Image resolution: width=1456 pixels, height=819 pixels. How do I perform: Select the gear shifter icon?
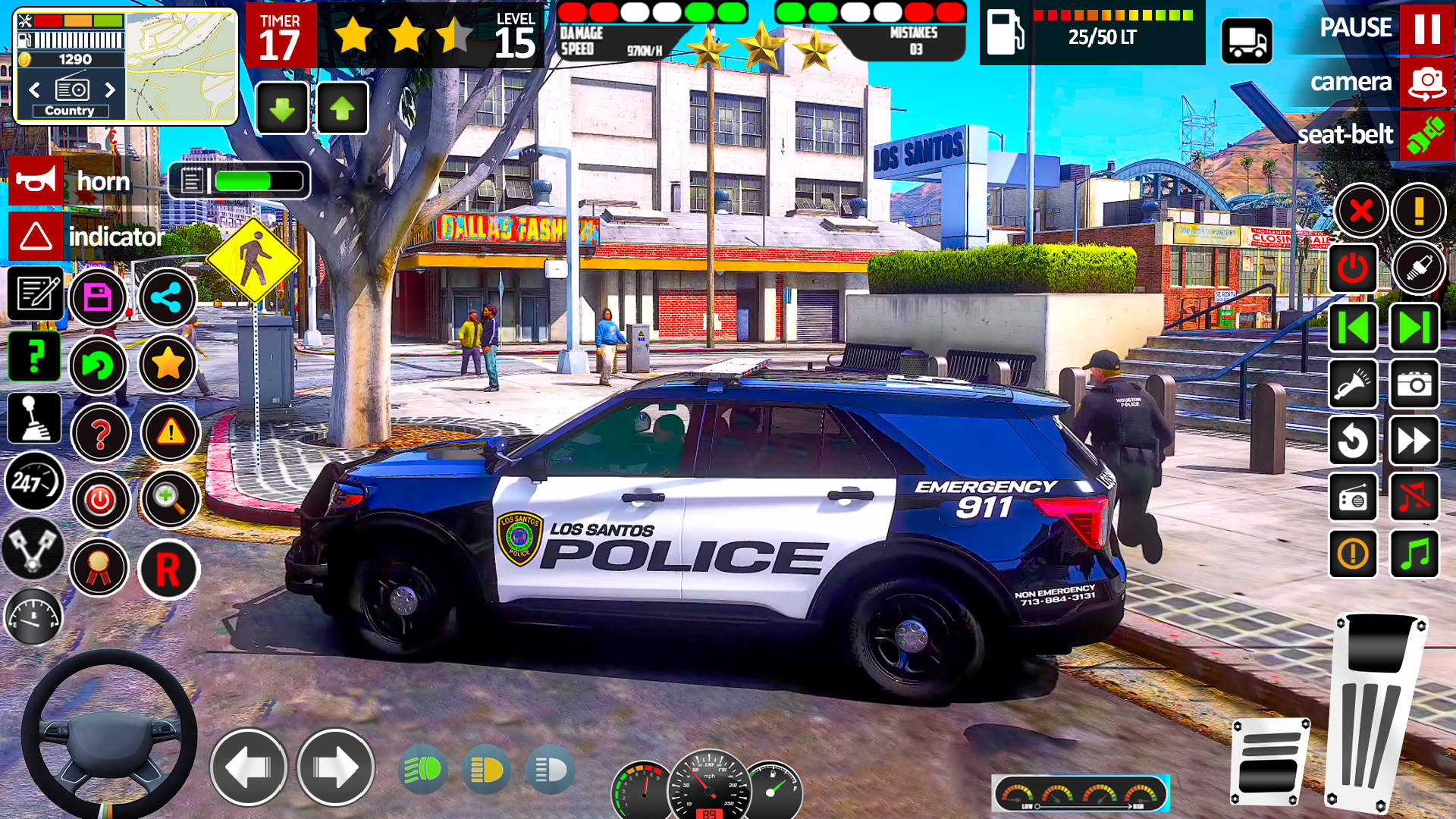point(34,417)
